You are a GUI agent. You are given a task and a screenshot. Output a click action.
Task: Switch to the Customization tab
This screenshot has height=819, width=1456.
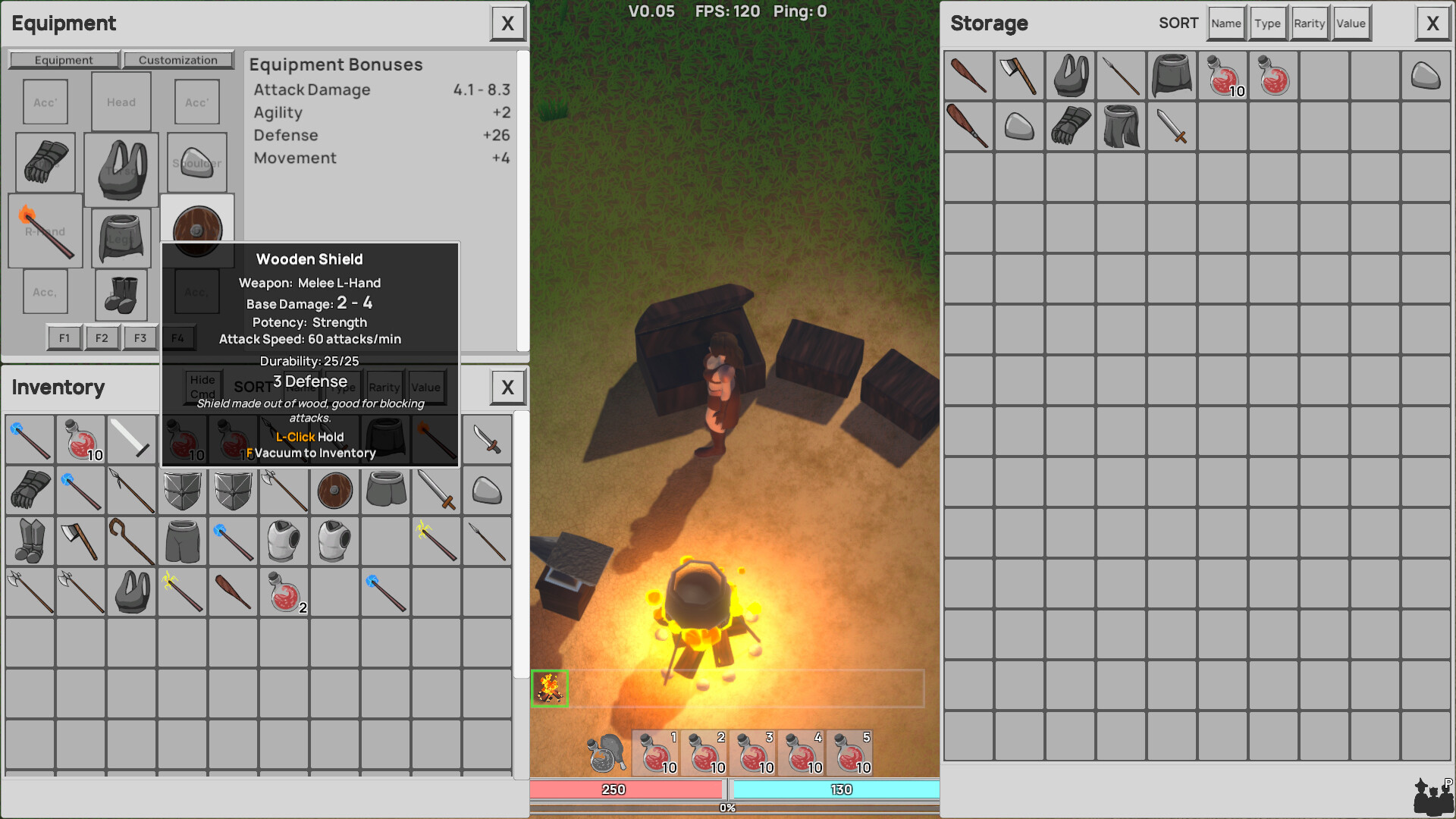pos(178,59)
